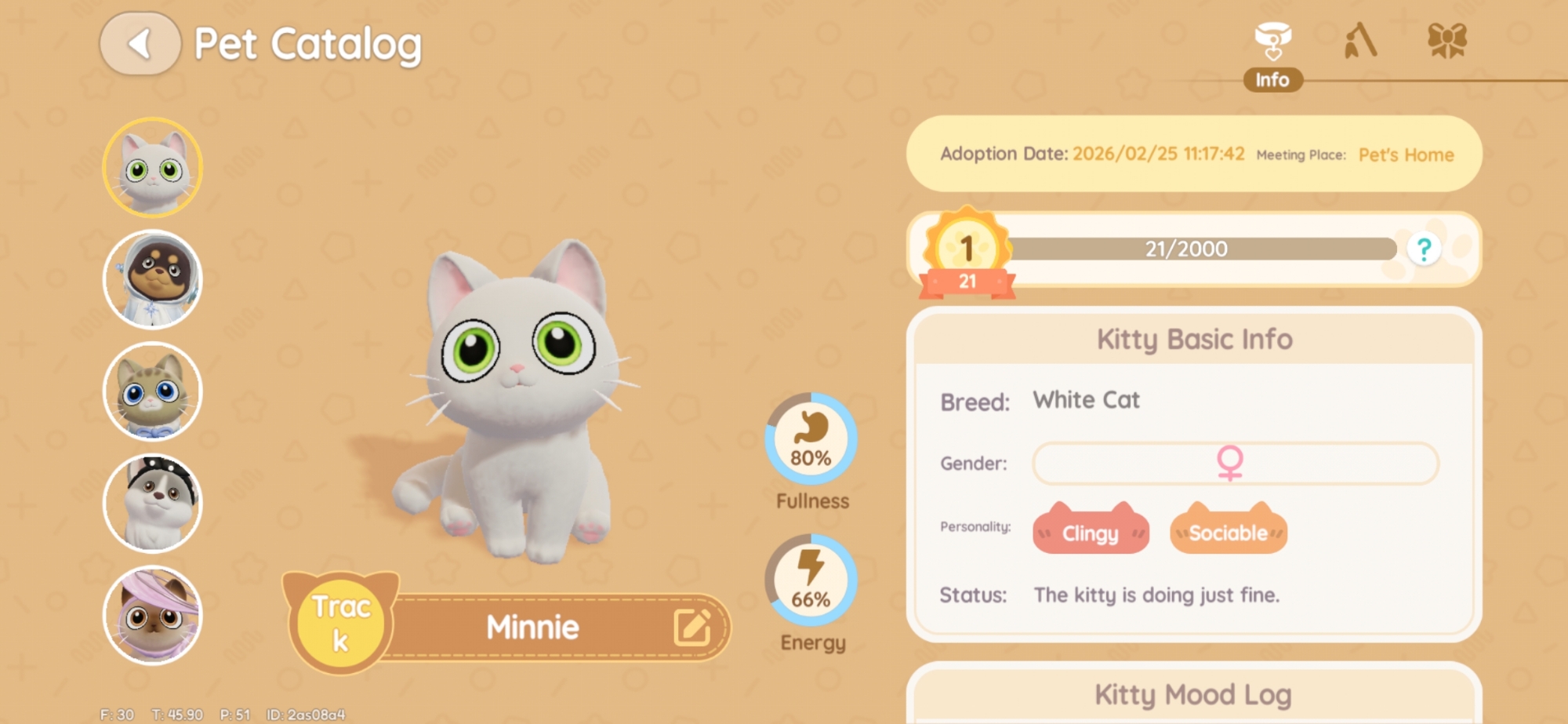Pick the gray husky pet portrait
Screen dimensions: 1568x724
point(153,504)
